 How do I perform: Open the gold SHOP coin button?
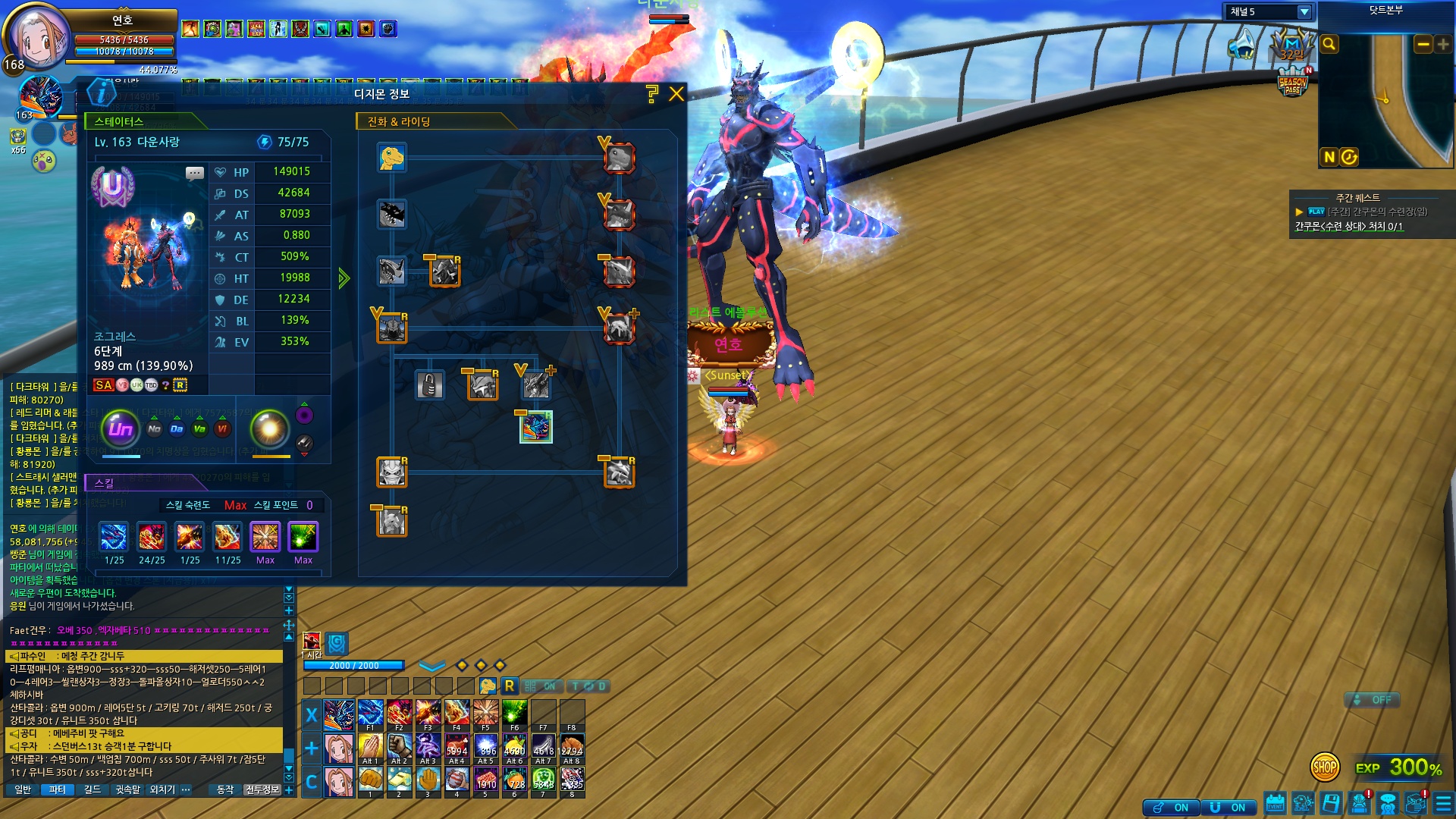click(x=1324, y=767)
